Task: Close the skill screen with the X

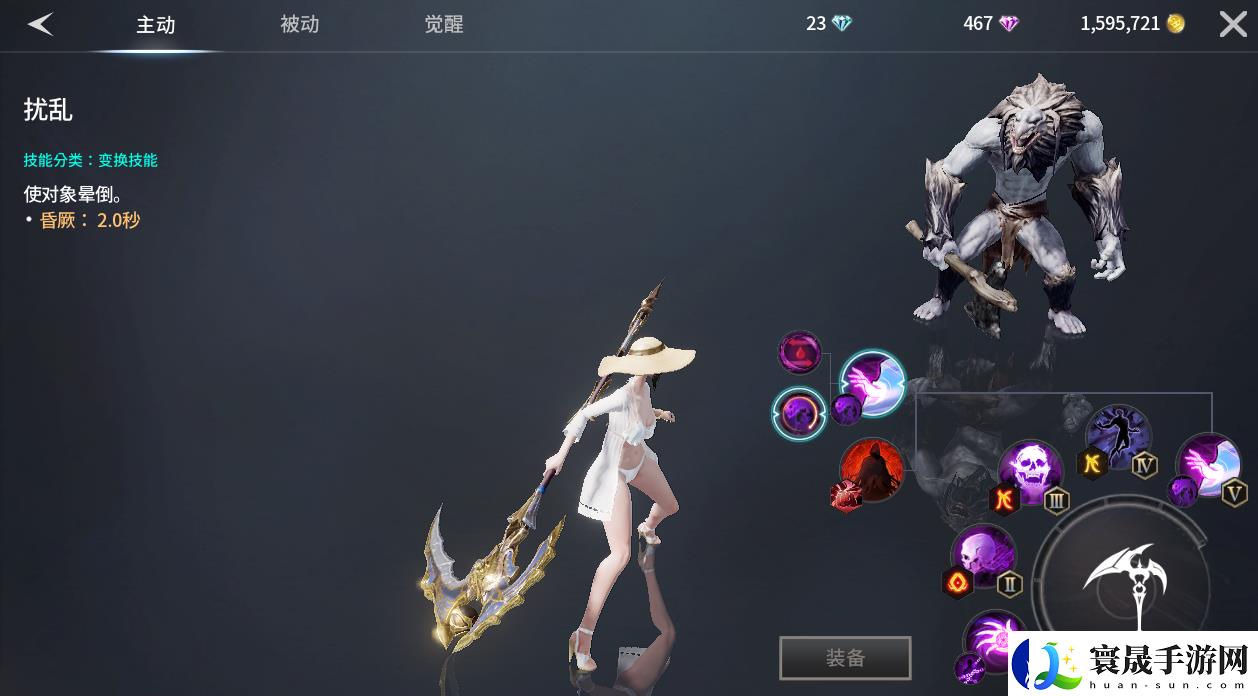Action: click(1233, 25)
